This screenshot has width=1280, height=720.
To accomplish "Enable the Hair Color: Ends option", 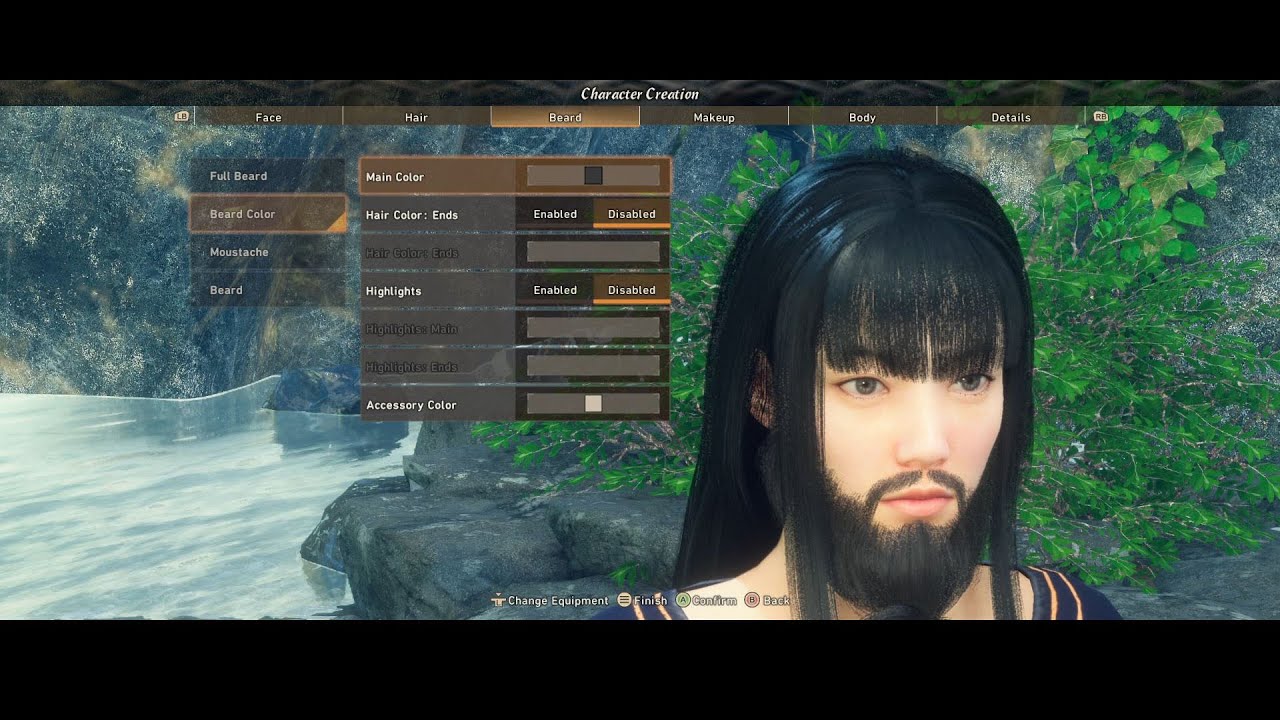I will 555,214.
